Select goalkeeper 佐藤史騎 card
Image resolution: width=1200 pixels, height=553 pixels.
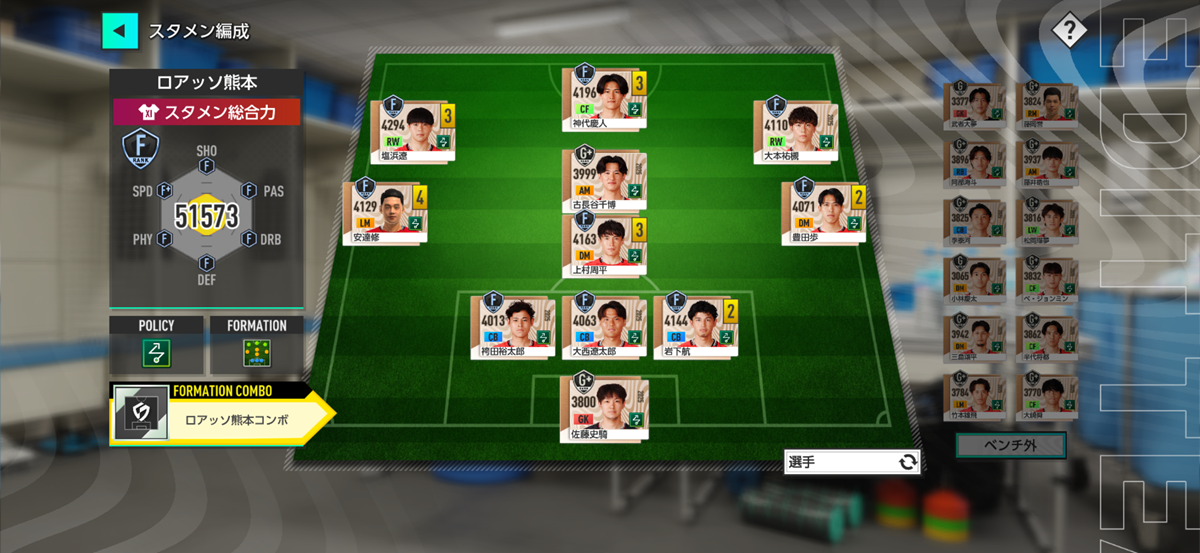click(603, 405)
